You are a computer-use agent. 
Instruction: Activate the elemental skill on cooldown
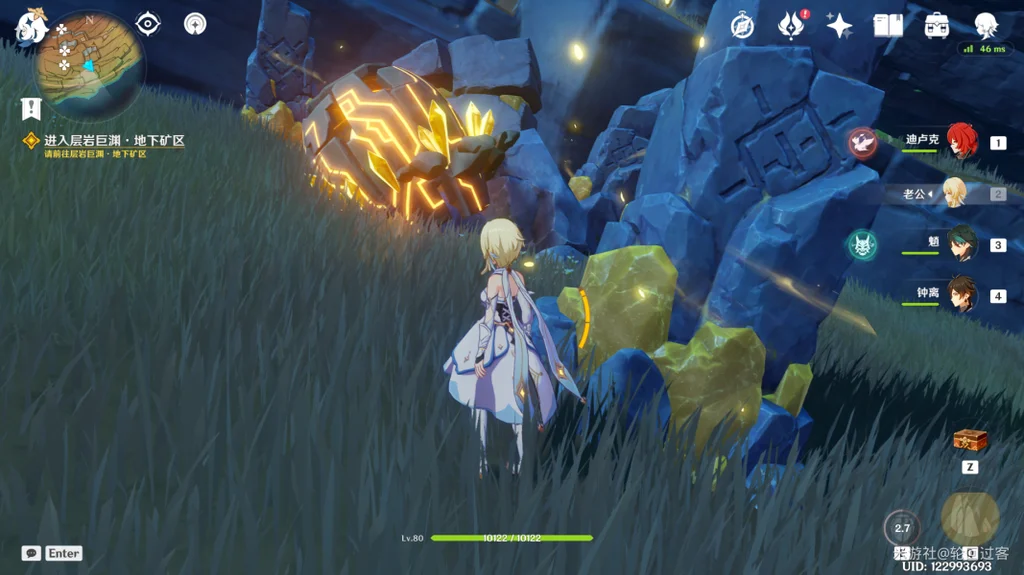click(x=902, y=527)
